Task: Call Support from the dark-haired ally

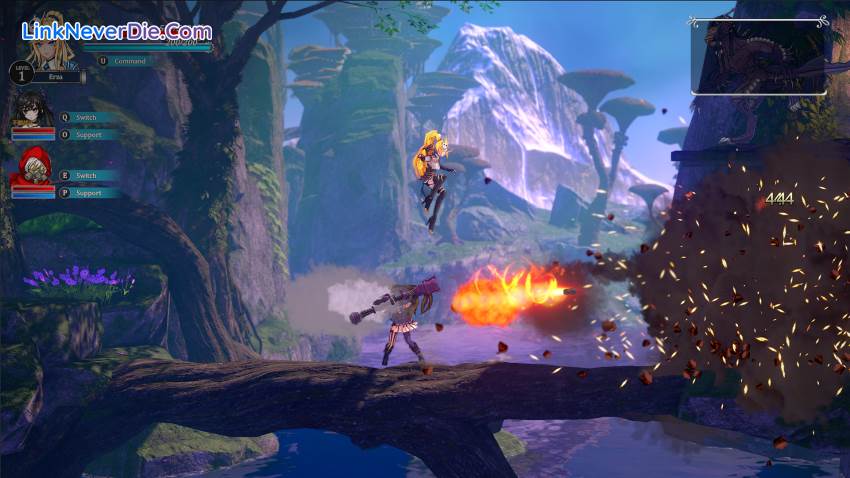Action: [x=88, y=134]
